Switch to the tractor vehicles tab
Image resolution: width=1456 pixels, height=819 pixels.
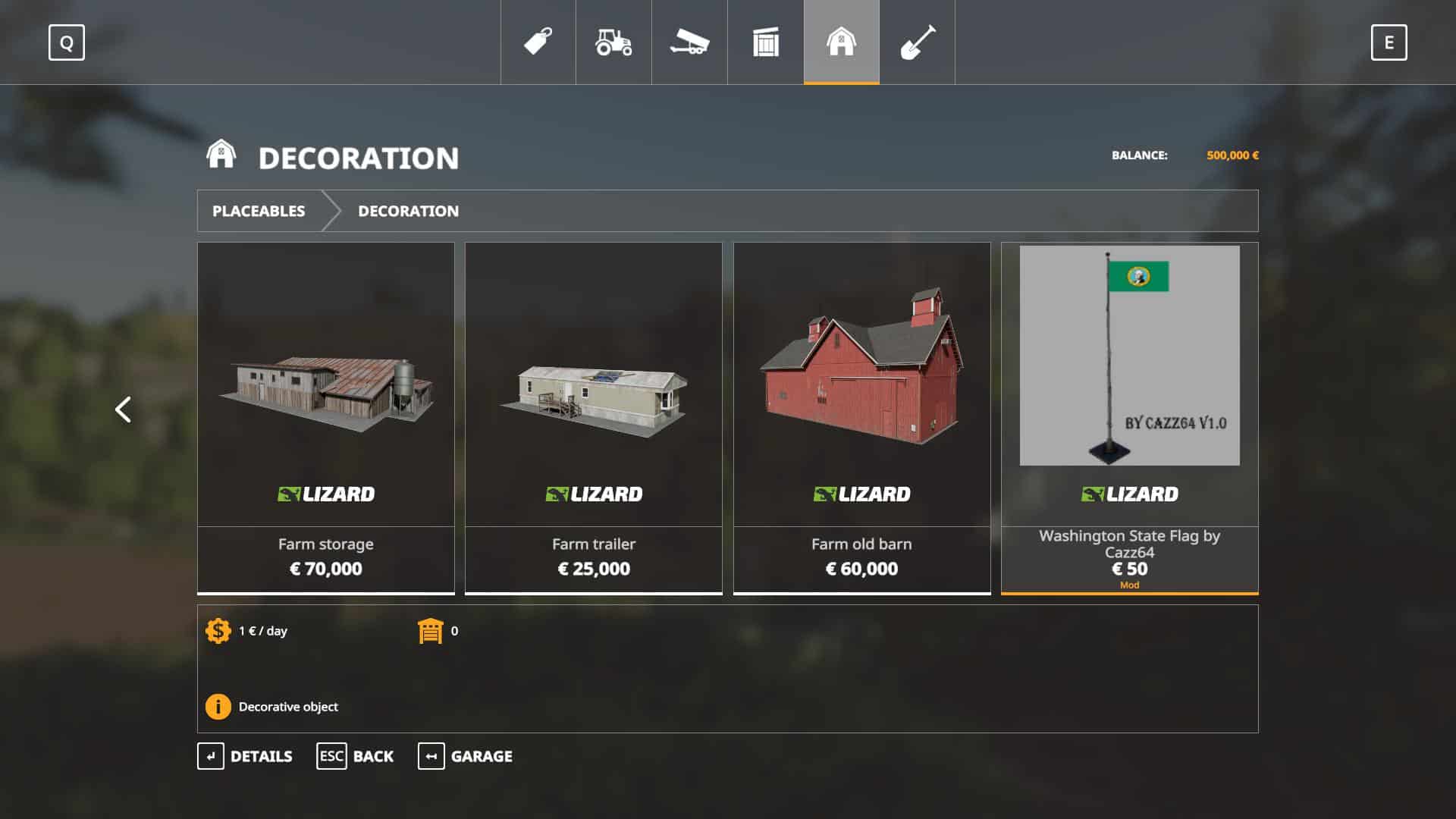pos(613,42)
